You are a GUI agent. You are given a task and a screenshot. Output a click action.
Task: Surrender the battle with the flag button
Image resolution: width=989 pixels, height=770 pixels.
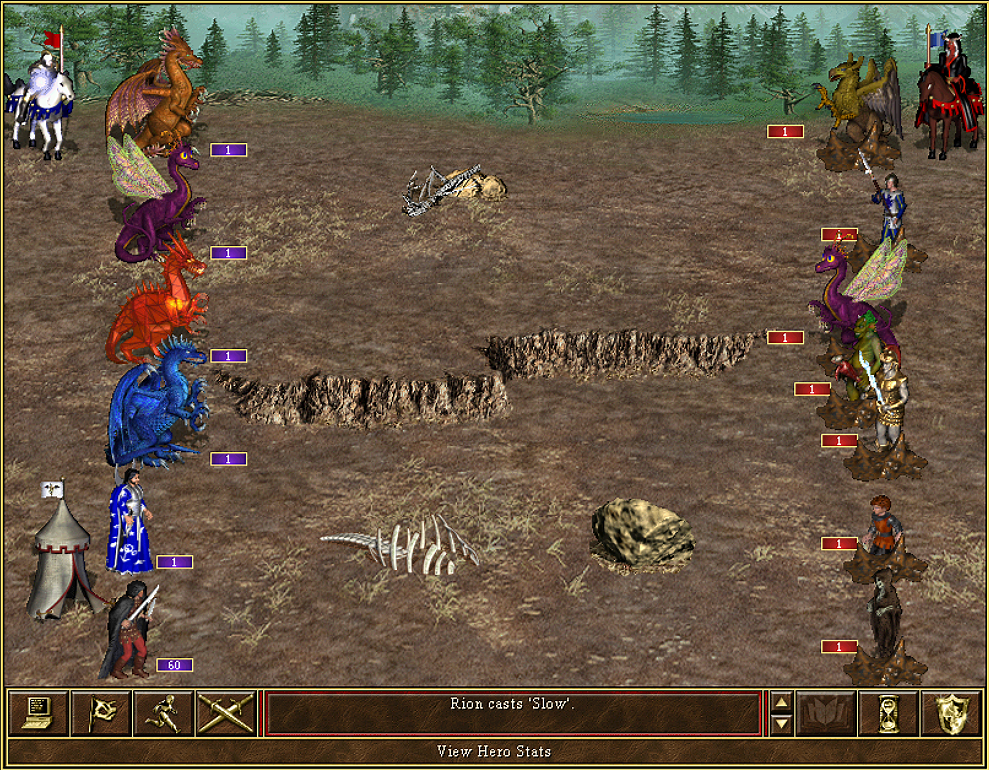pyautogui.click(x=101, y=712)
